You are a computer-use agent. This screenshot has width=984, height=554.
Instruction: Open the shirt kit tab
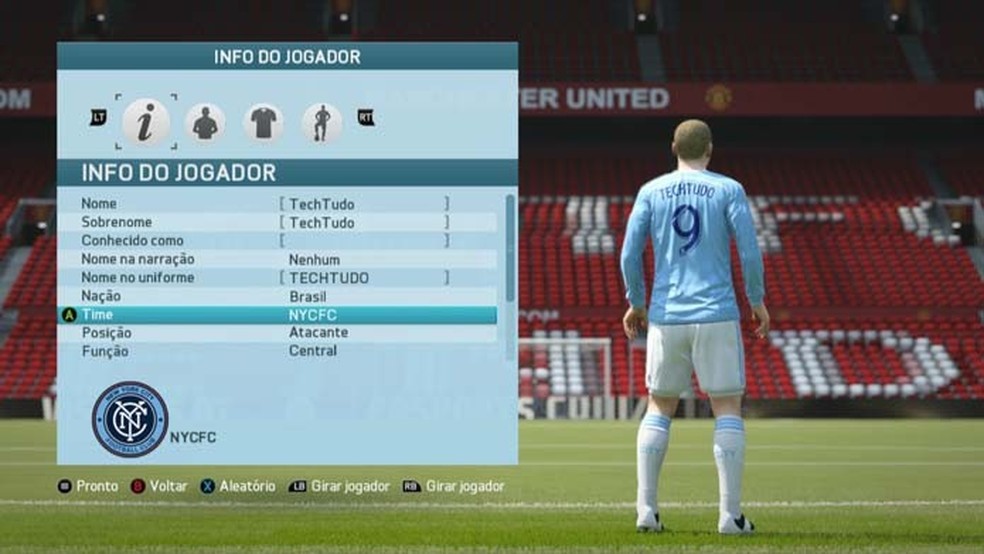pos(263,122)
